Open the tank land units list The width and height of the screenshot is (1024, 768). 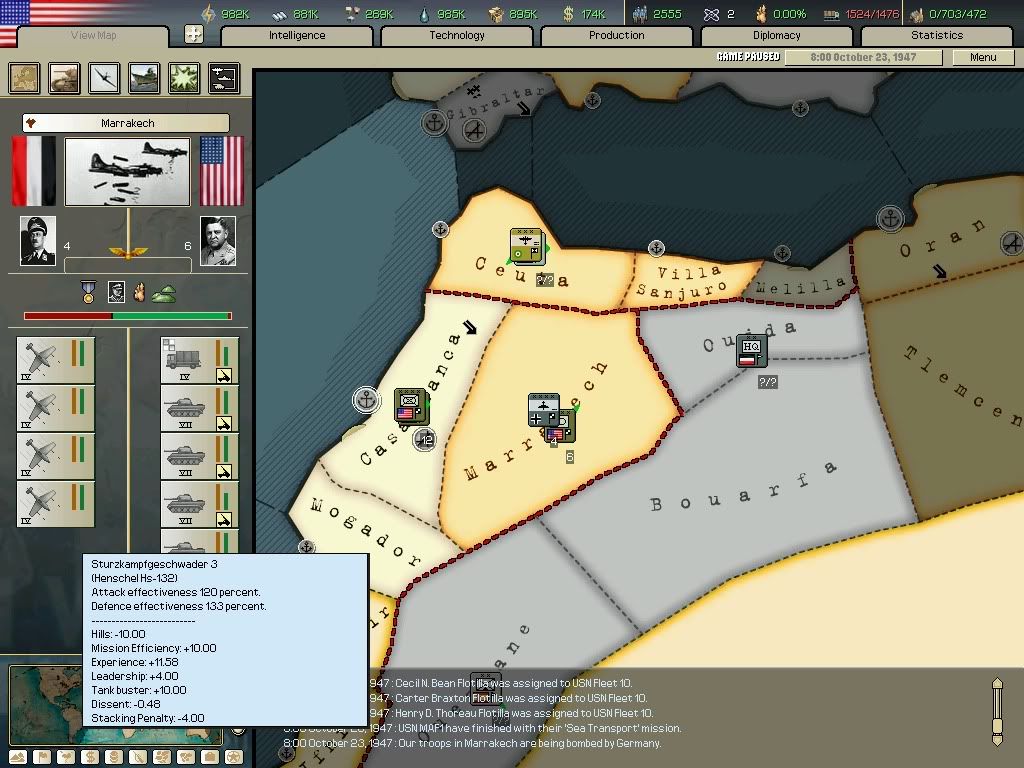(x=64, y=78)
